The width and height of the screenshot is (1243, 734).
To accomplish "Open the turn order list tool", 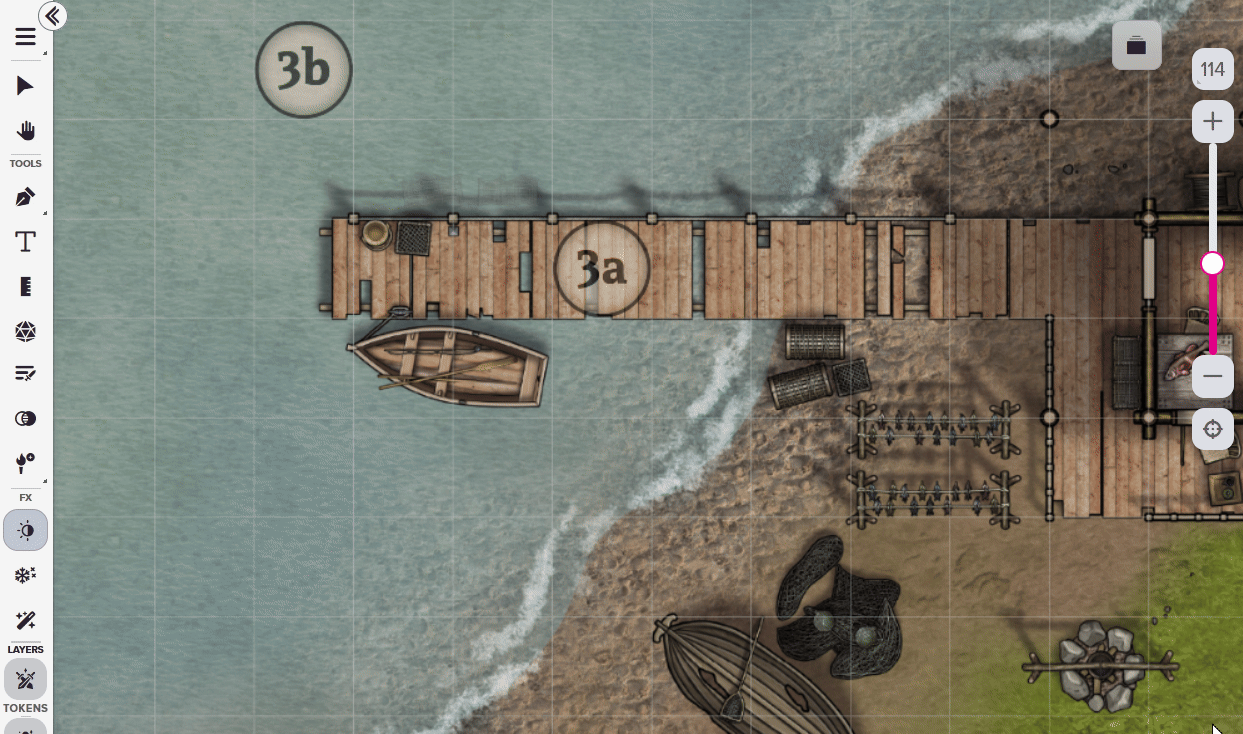I will pyautogui.click(x=25, y=374).
